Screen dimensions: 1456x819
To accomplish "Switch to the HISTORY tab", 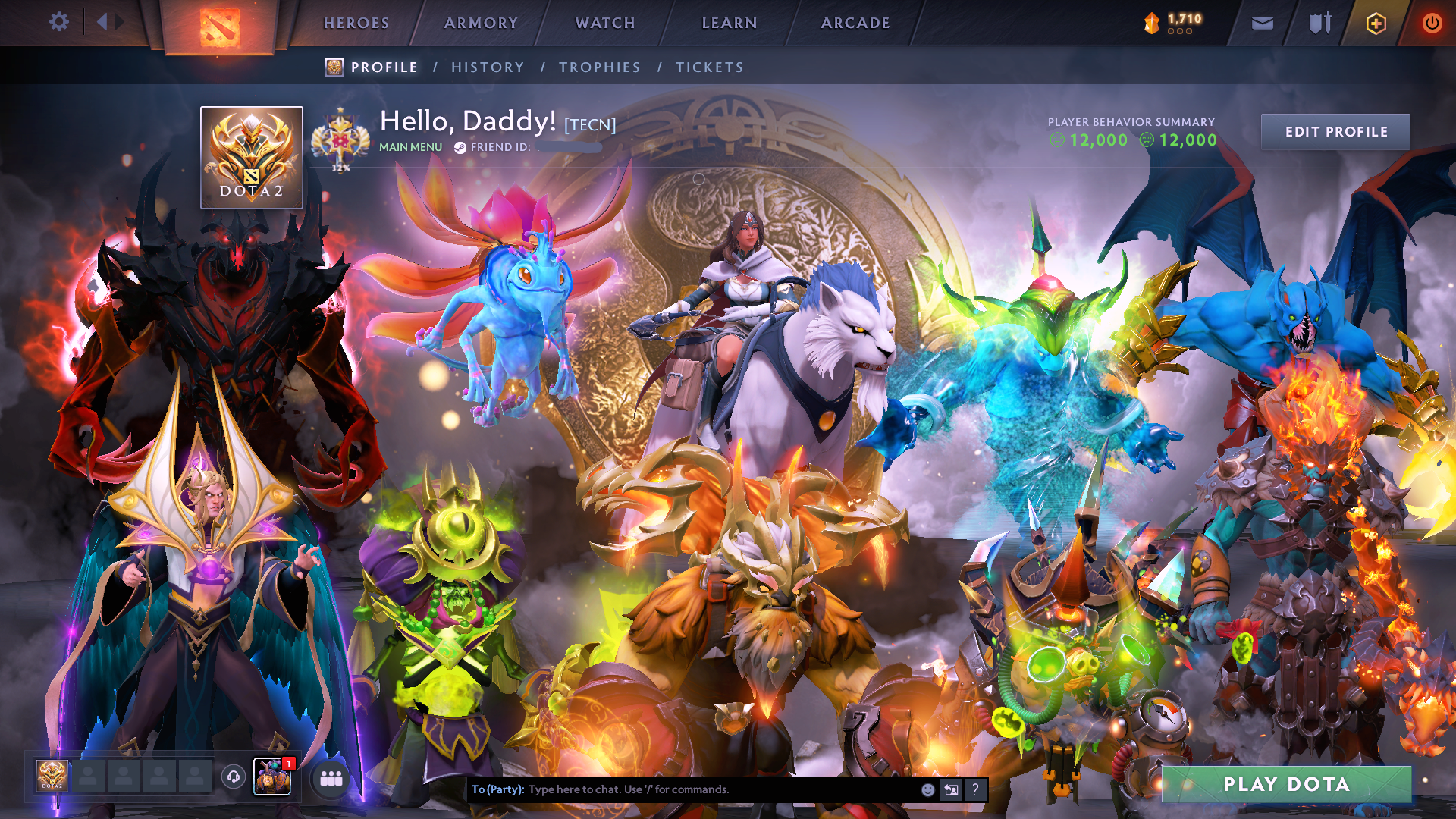I will tap(488, 67).
